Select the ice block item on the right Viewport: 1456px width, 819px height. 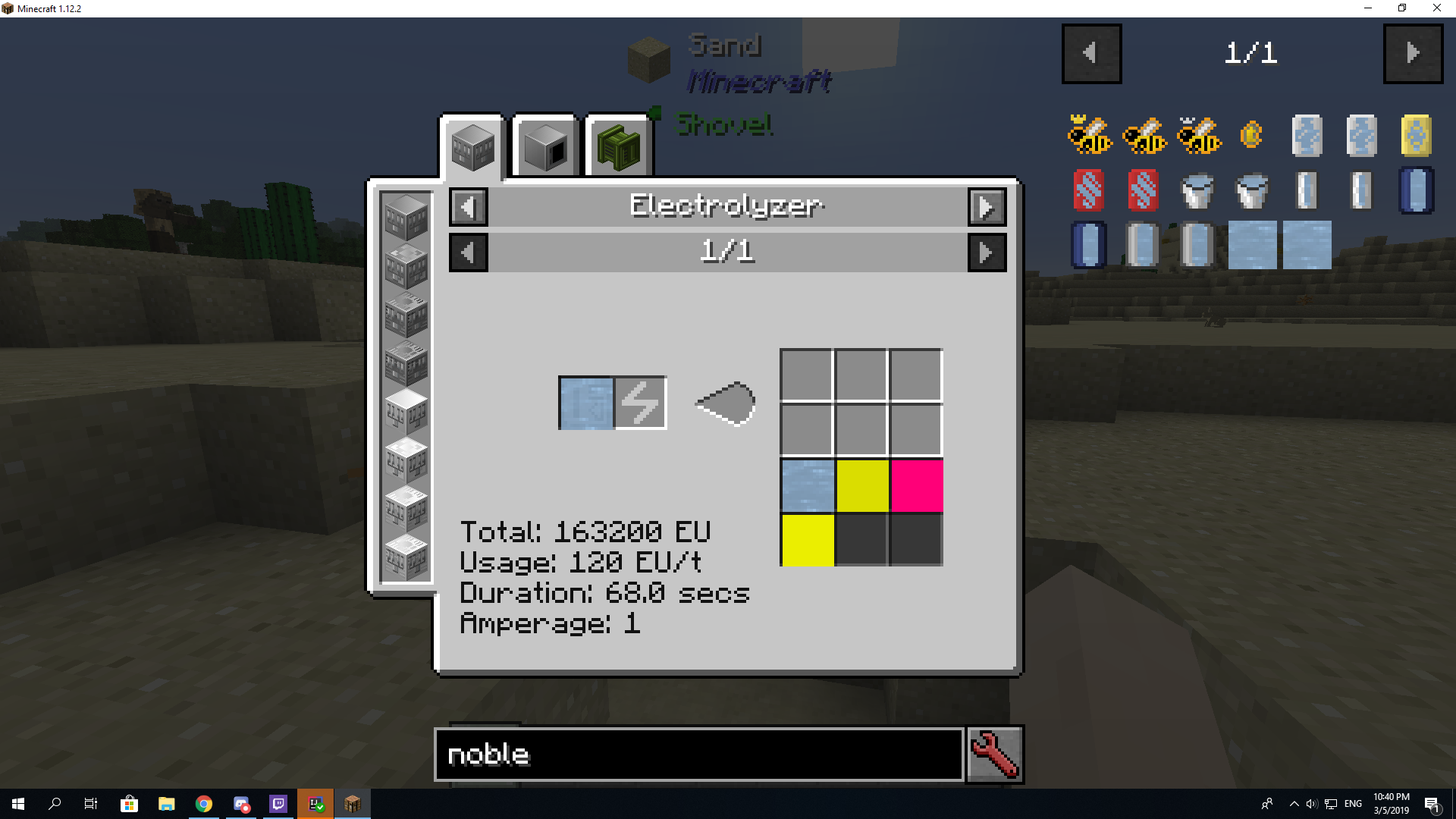pyautogui.click(x=1252, y=246)
